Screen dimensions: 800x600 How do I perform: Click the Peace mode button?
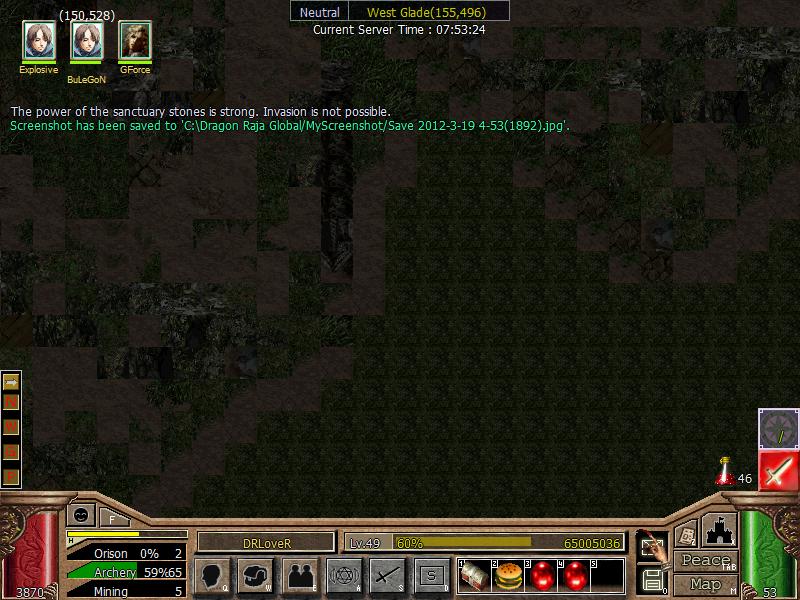point(706,561)
